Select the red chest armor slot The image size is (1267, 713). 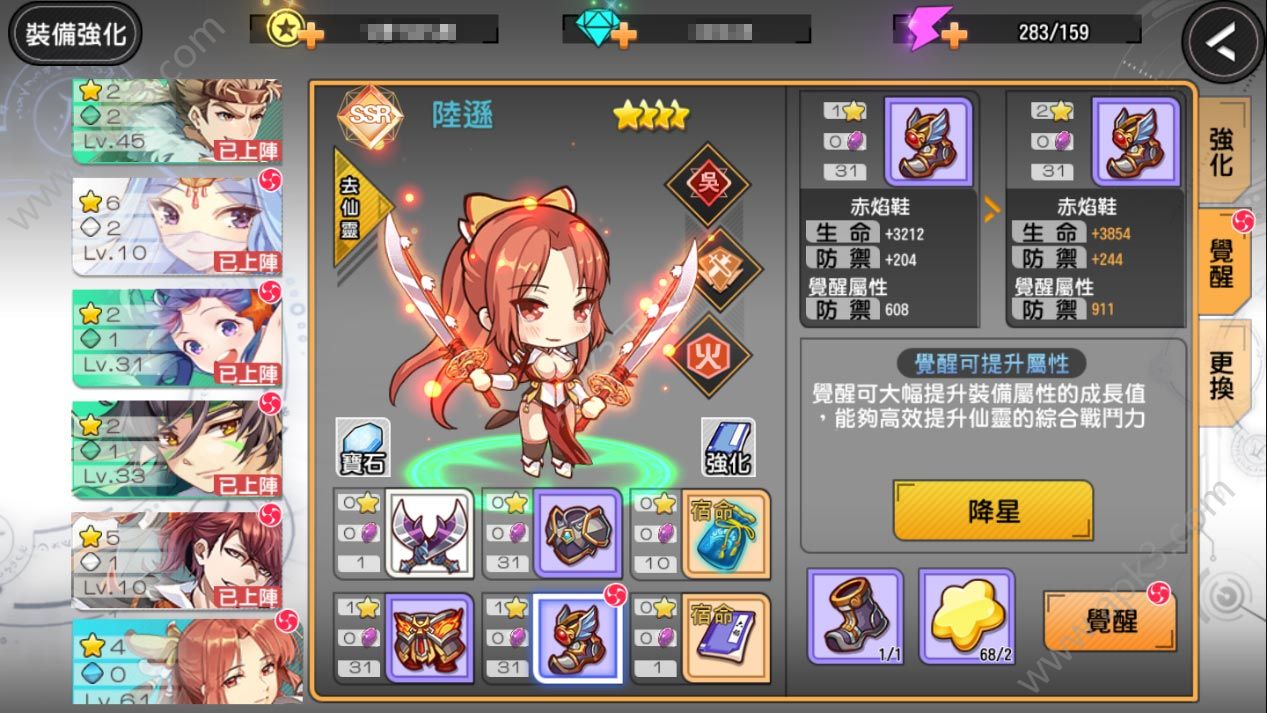coord(429,639)
